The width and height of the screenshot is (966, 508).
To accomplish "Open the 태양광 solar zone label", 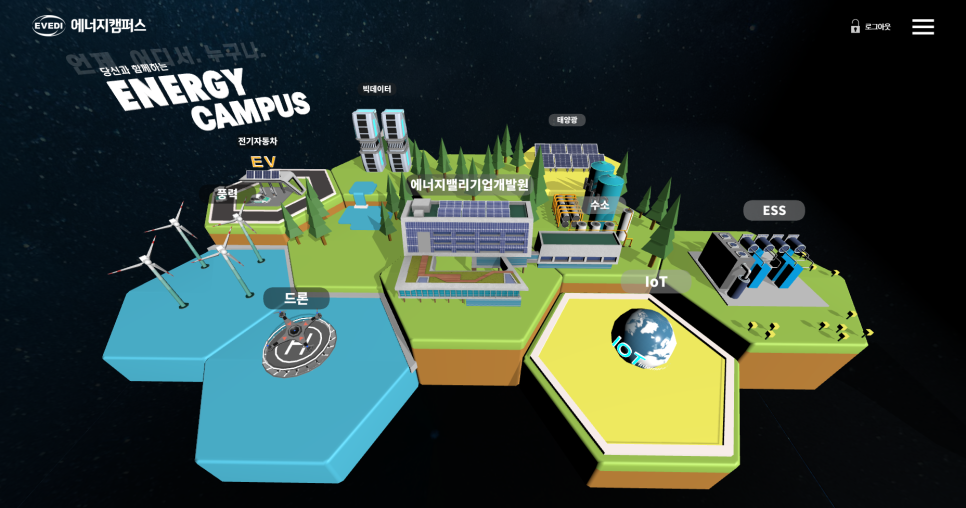I will pos(567,120).
